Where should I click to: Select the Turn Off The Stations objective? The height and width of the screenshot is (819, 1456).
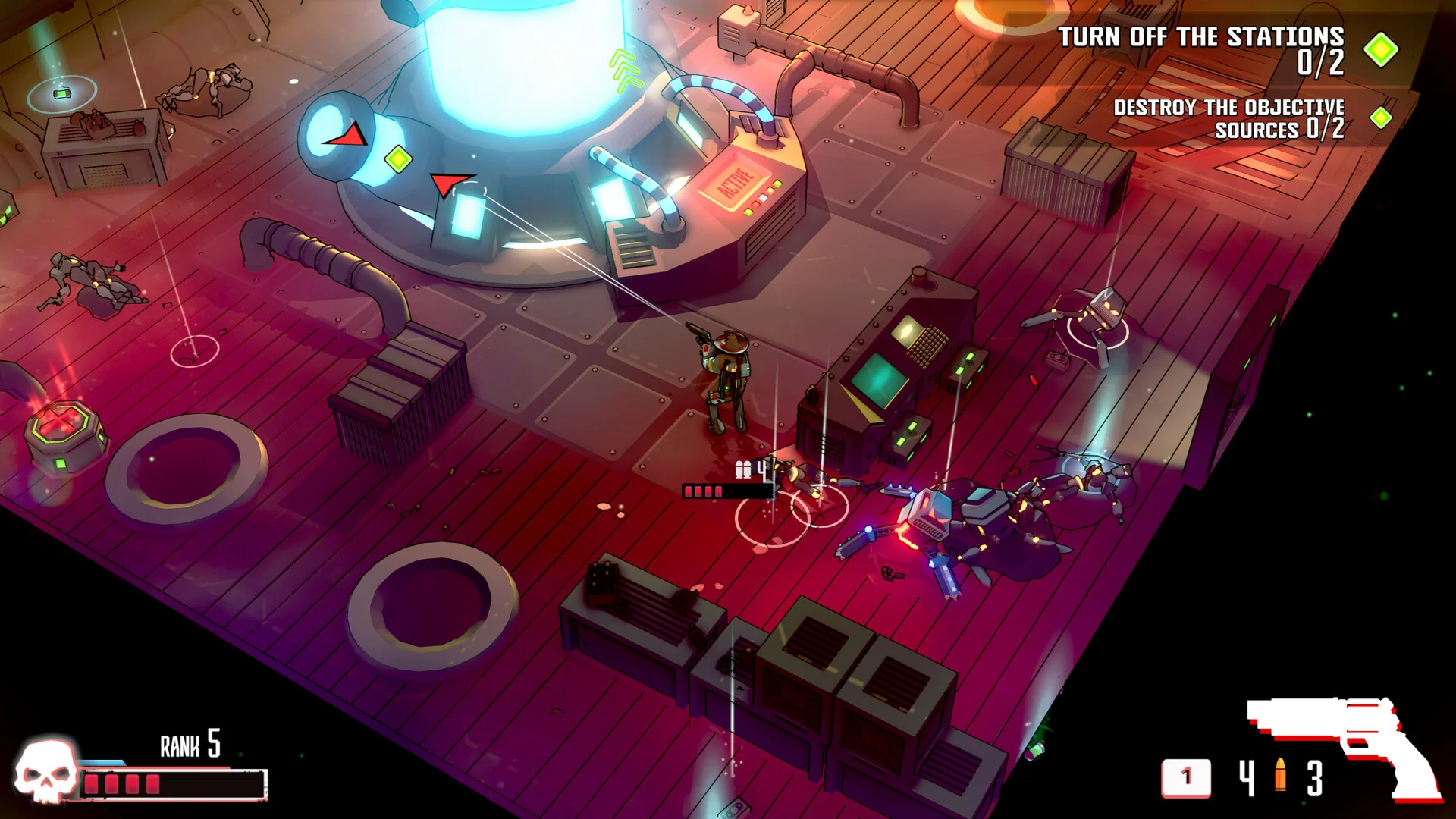click(x=1201, y=49)
